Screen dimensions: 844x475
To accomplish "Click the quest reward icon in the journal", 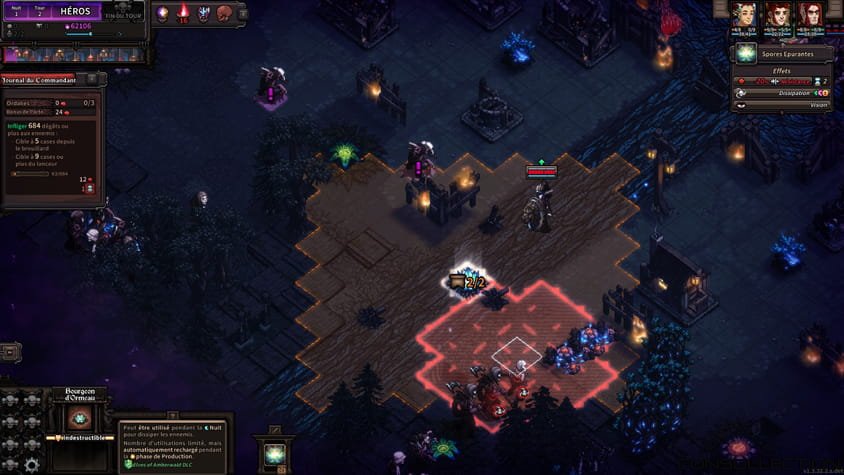I will (90, 189).
